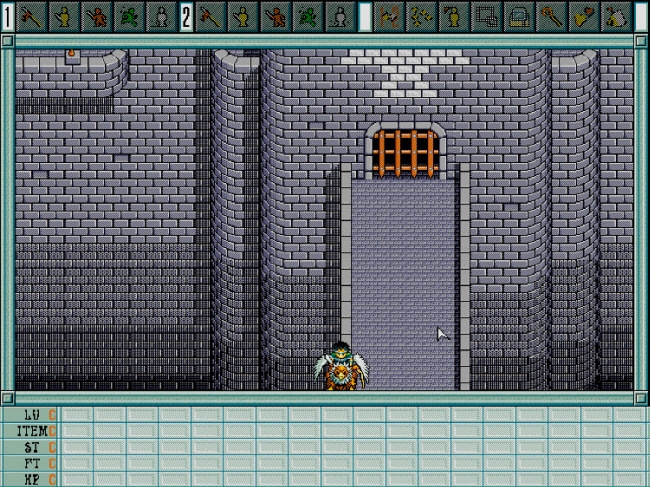Click the party swap 1-2 arrows icon

pyautogui.click(x=390, y=15)
